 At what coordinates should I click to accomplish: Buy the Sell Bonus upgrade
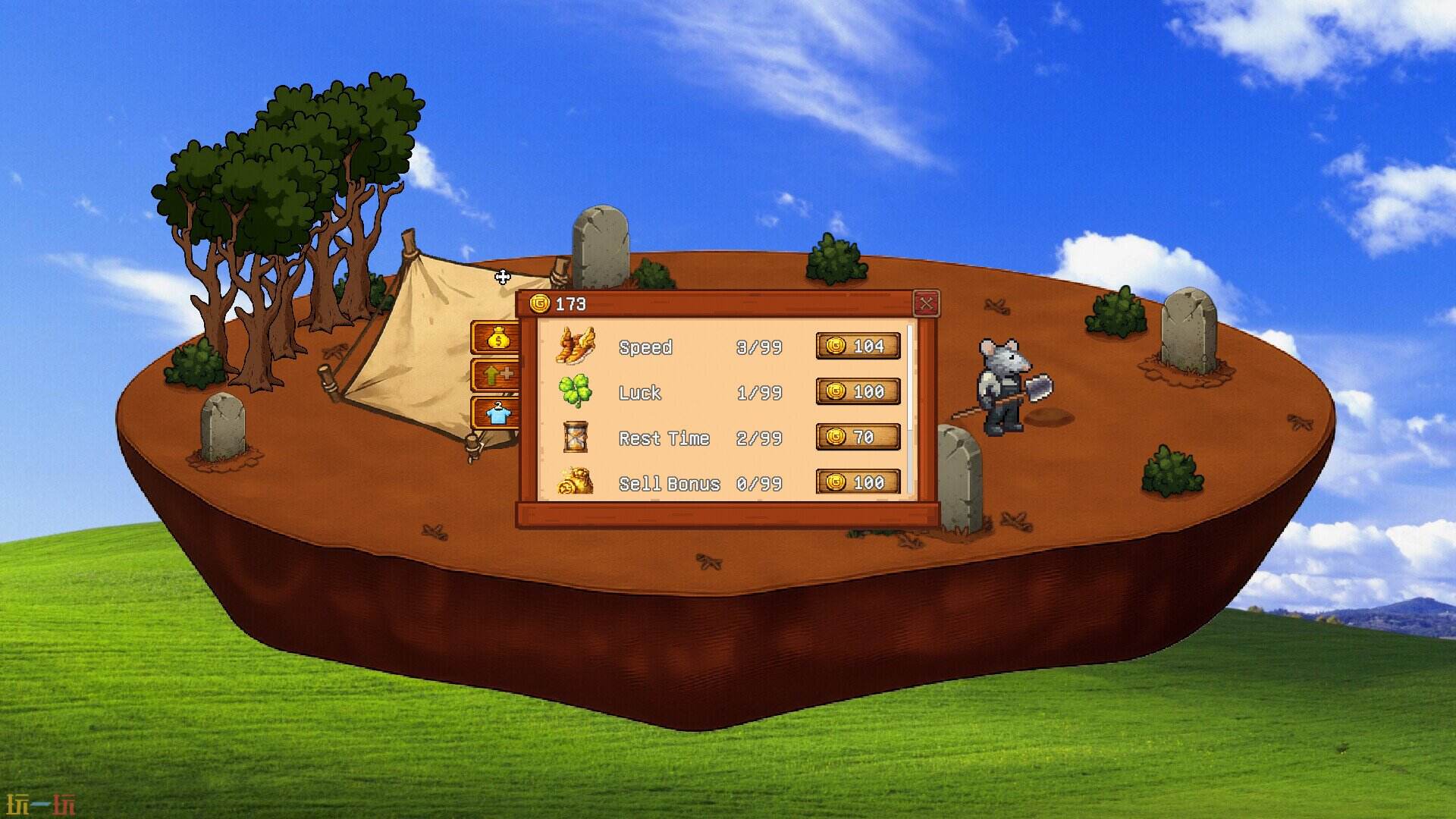[x=858, y=482]
